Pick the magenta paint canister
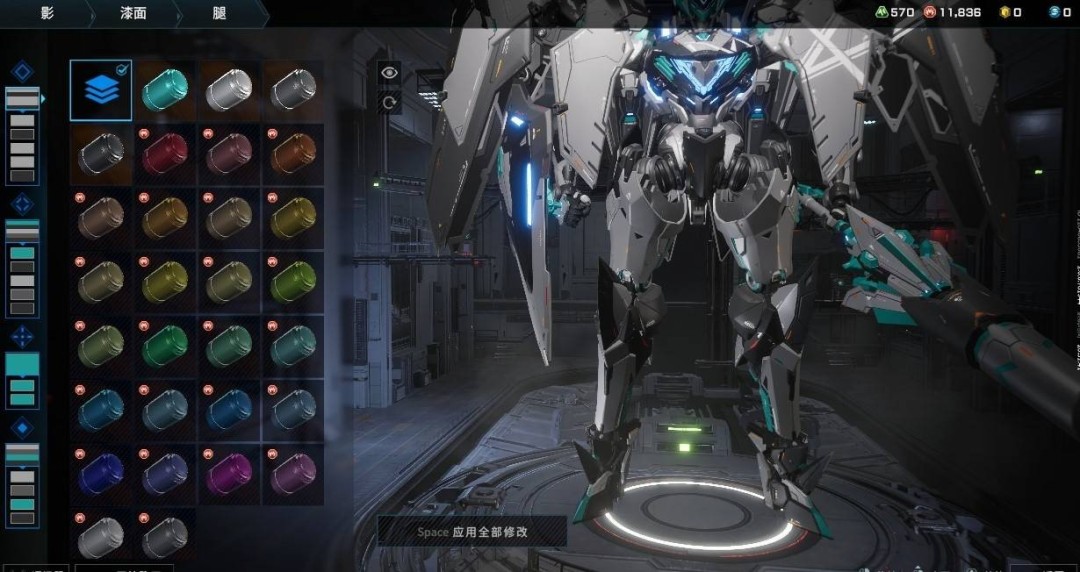 [229, 472]
